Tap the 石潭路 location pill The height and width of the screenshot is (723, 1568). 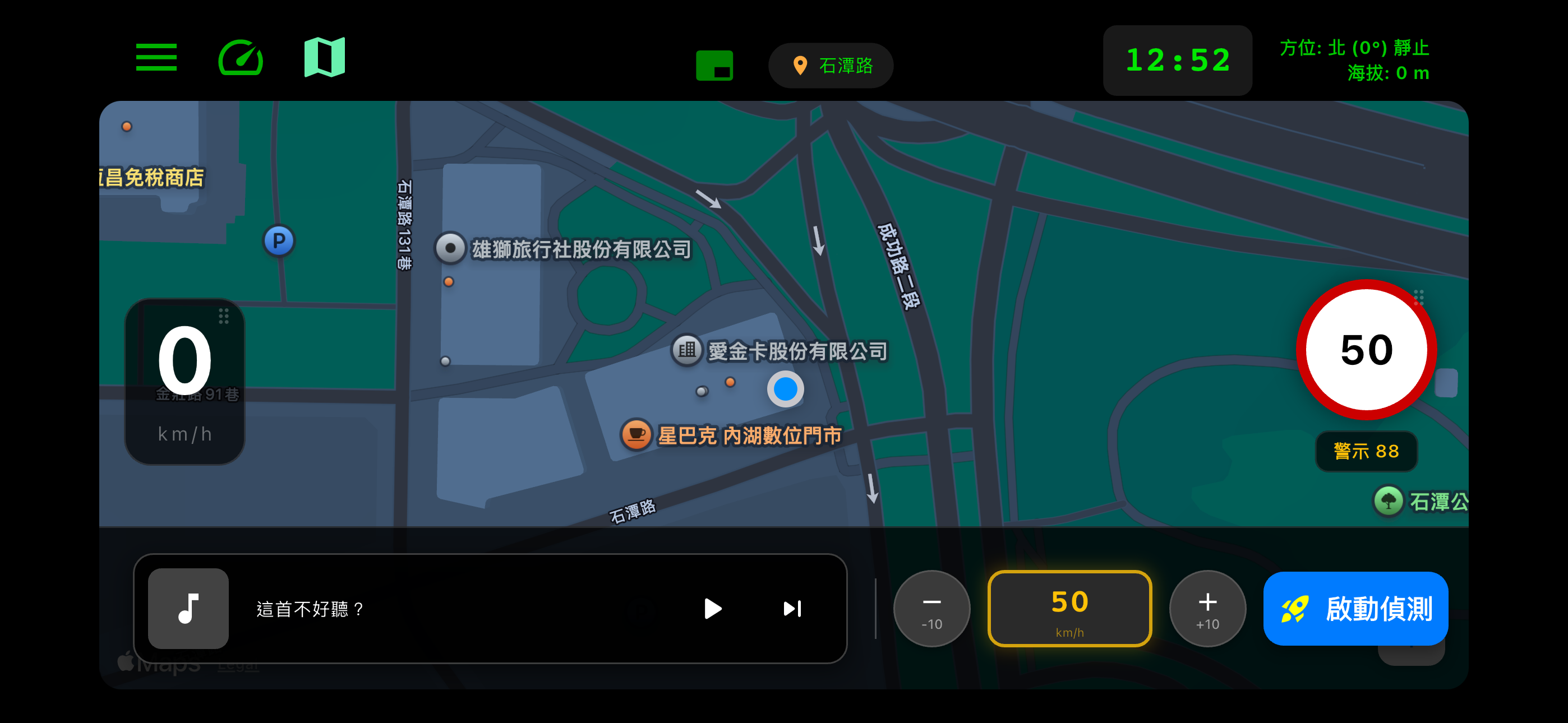[831, 66]
